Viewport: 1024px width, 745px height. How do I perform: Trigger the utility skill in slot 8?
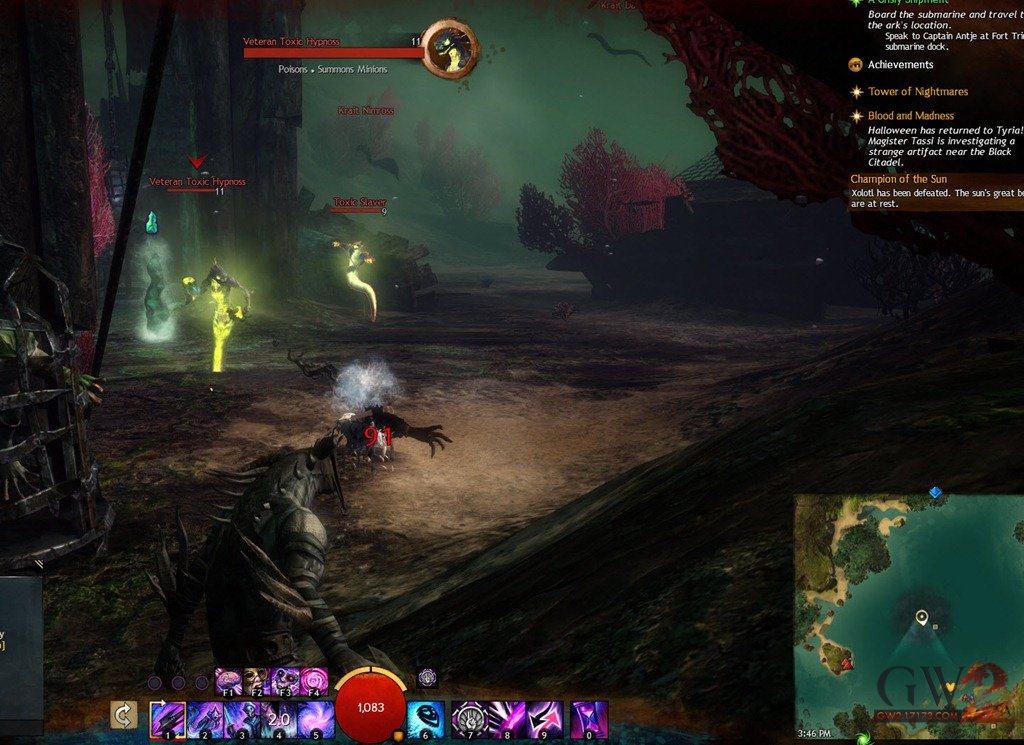[506, 719]
